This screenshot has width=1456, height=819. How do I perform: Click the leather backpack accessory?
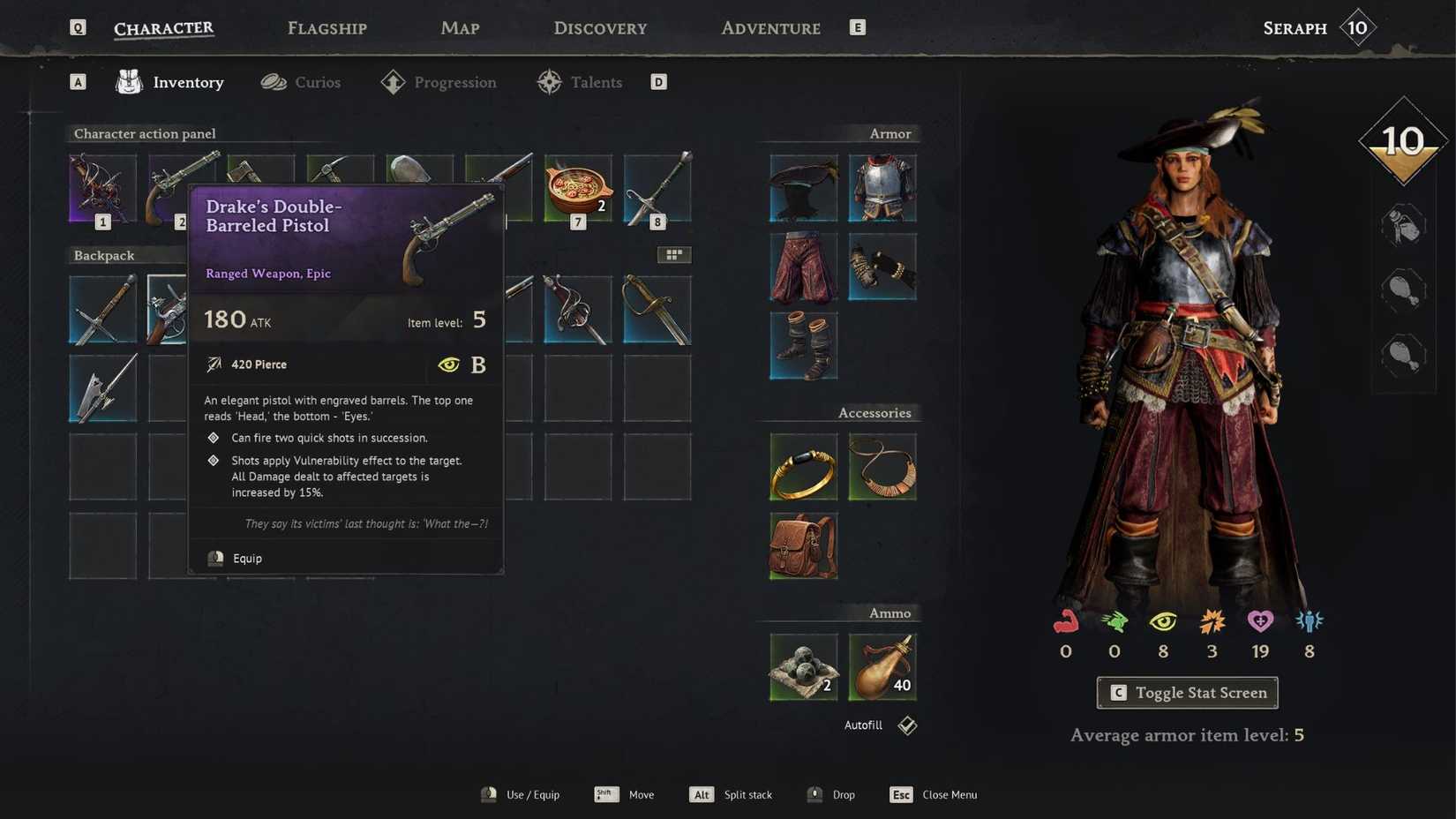pos(802,545)
